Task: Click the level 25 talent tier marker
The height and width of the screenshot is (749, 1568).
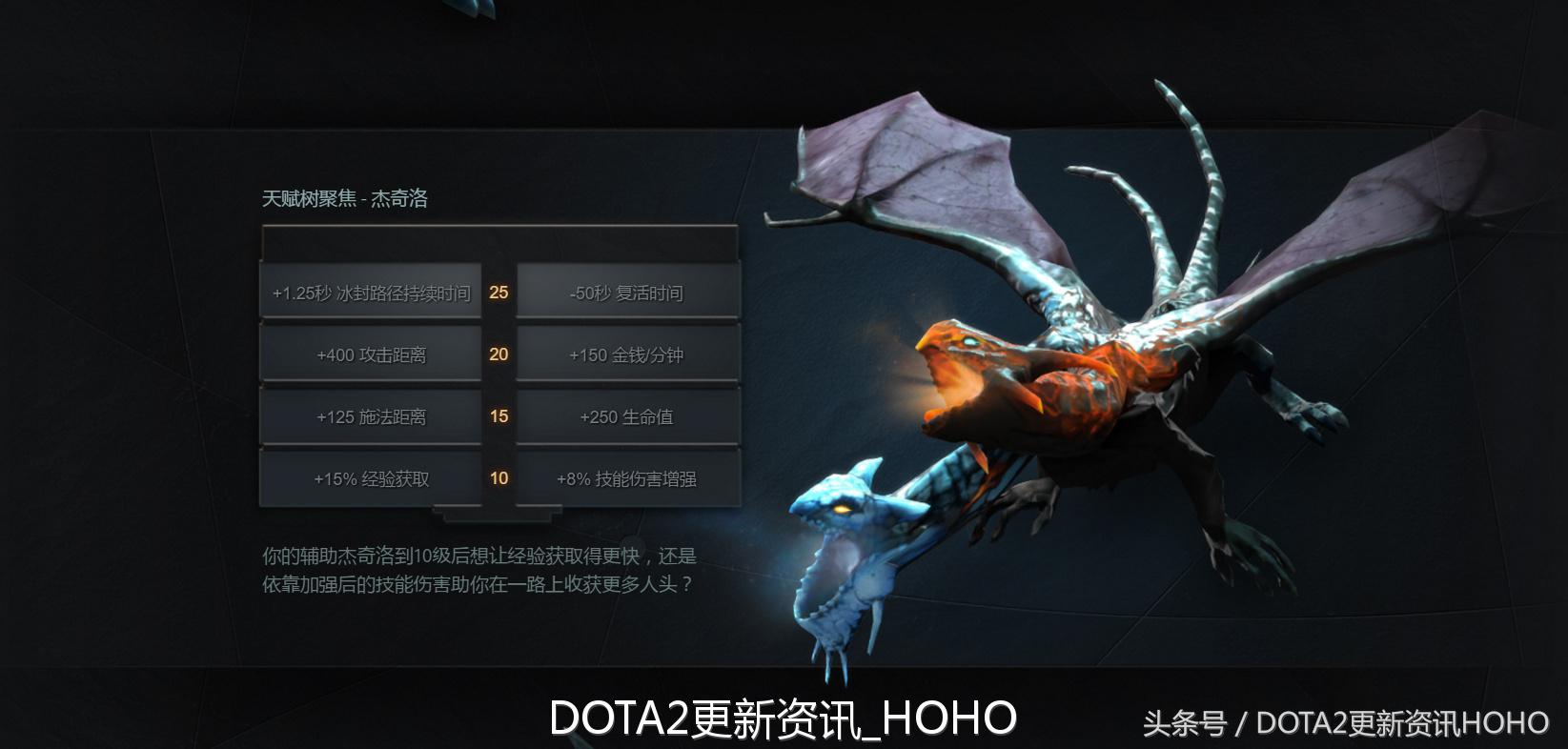Action: pos(499,293)
